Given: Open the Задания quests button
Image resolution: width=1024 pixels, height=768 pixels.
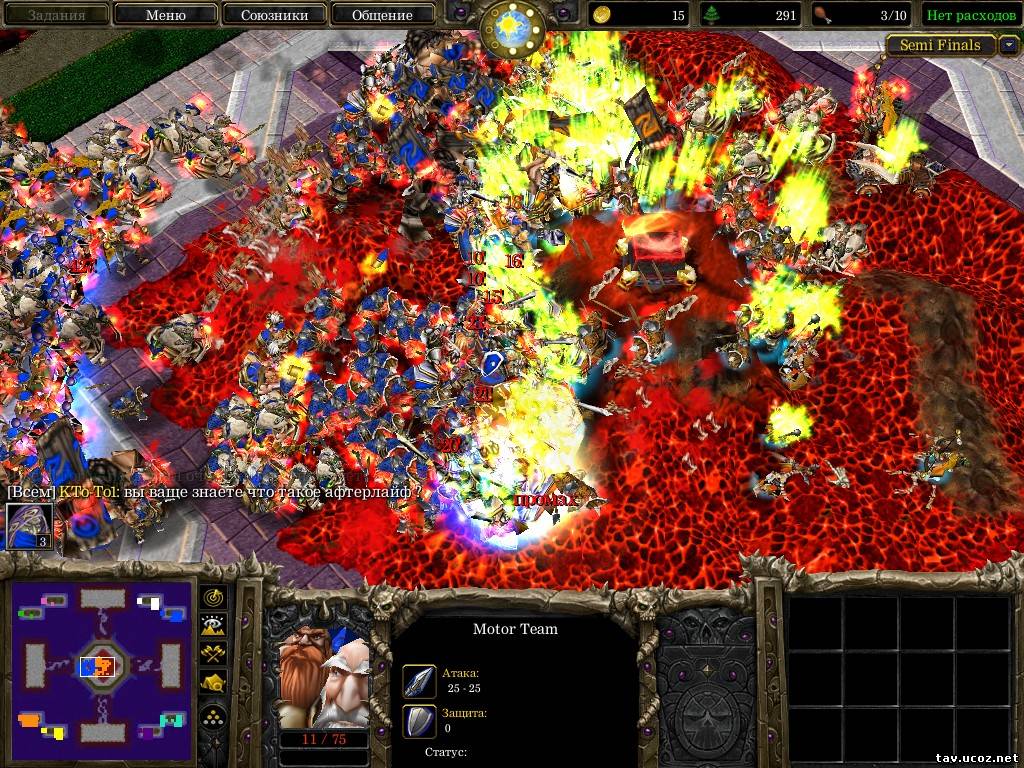Looking at the screenshot, I should (x=56, y=15).
